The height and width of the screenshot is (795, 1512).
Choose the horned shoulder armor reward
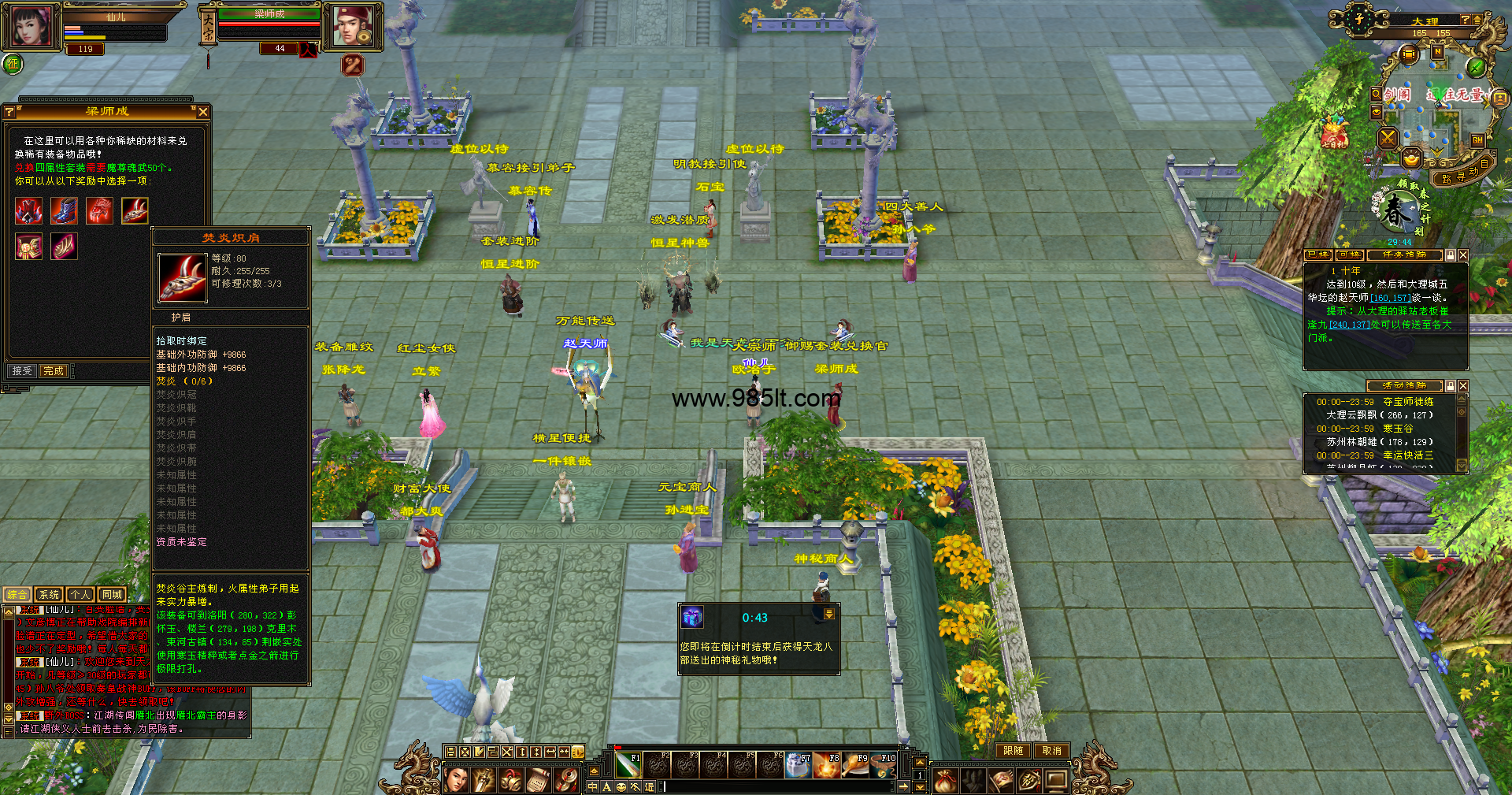pyautogui.click(x=135, y=210)
